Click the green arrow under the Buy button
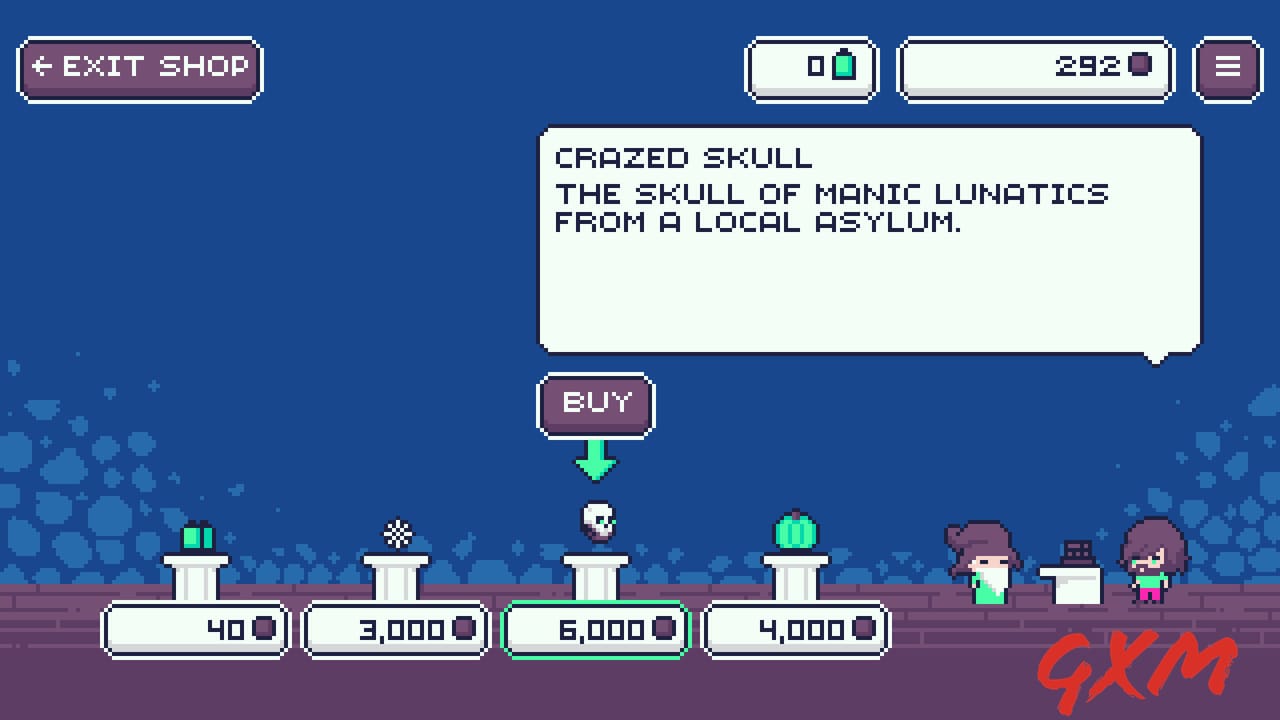The width and height of the screenshot is (1280, 720). pos(596,462)
